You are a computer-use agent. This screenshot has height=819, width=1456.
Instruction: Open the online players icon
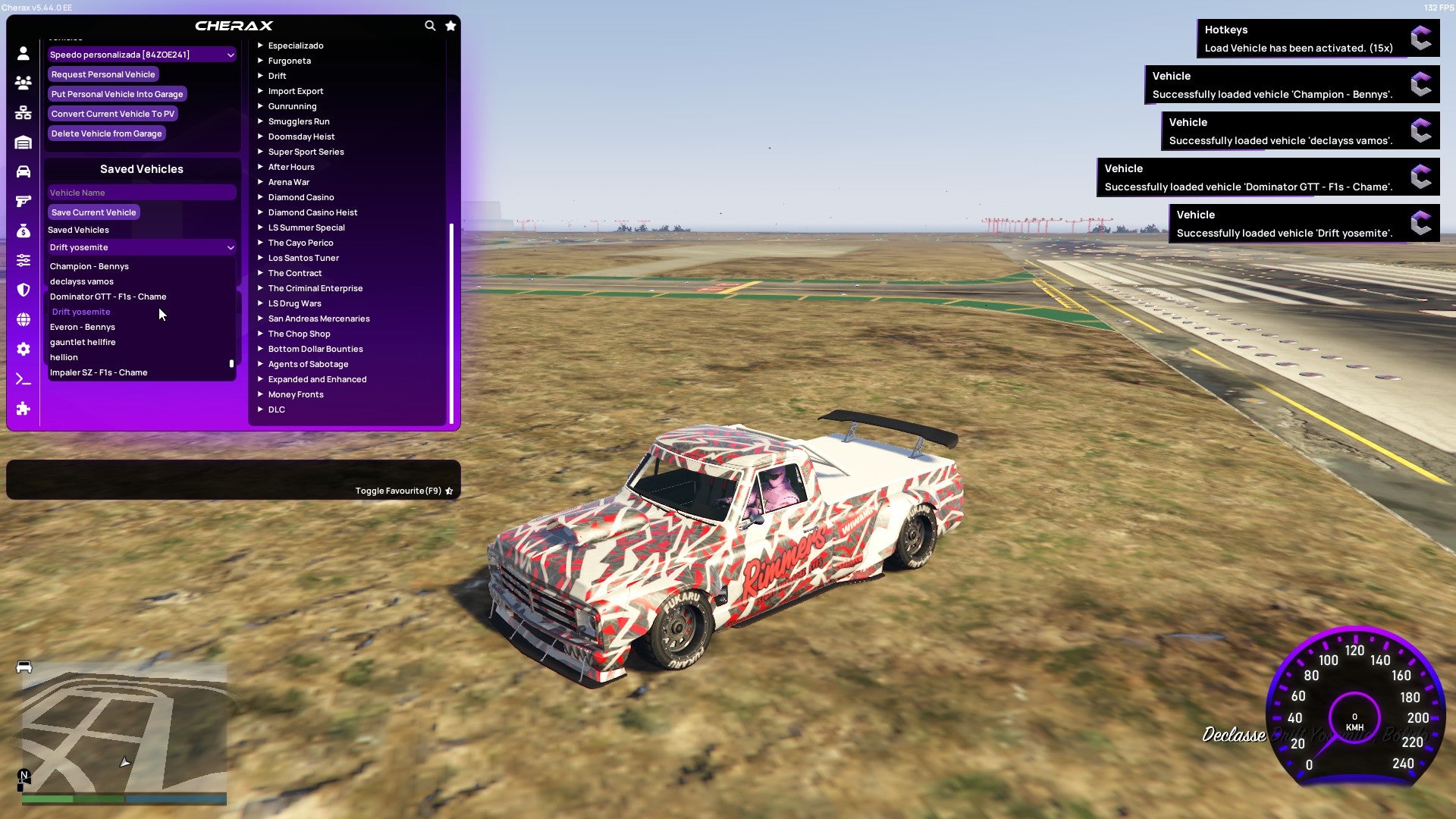pos(23,83)
